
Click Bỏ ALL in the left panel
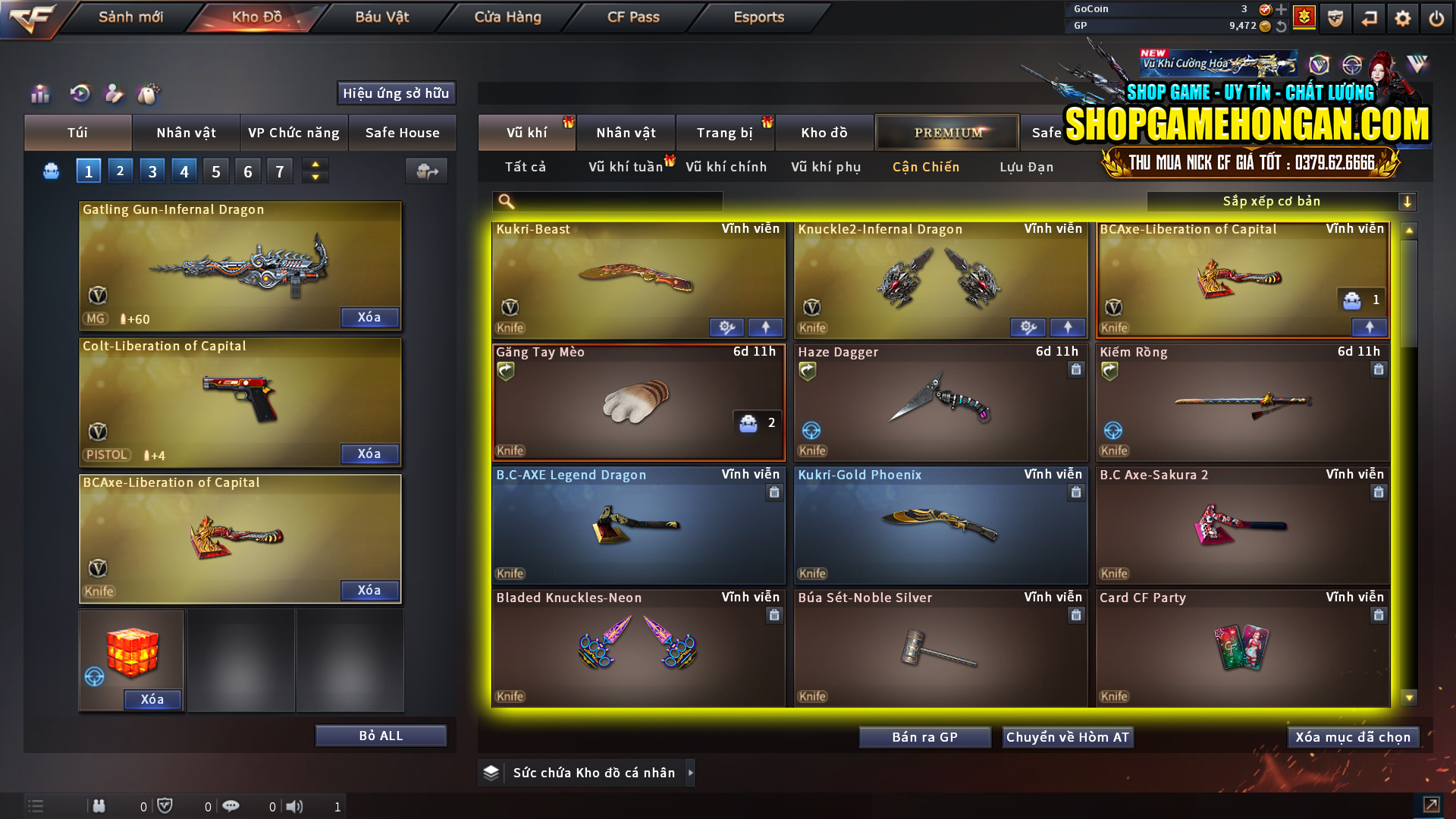click(381, 735)
